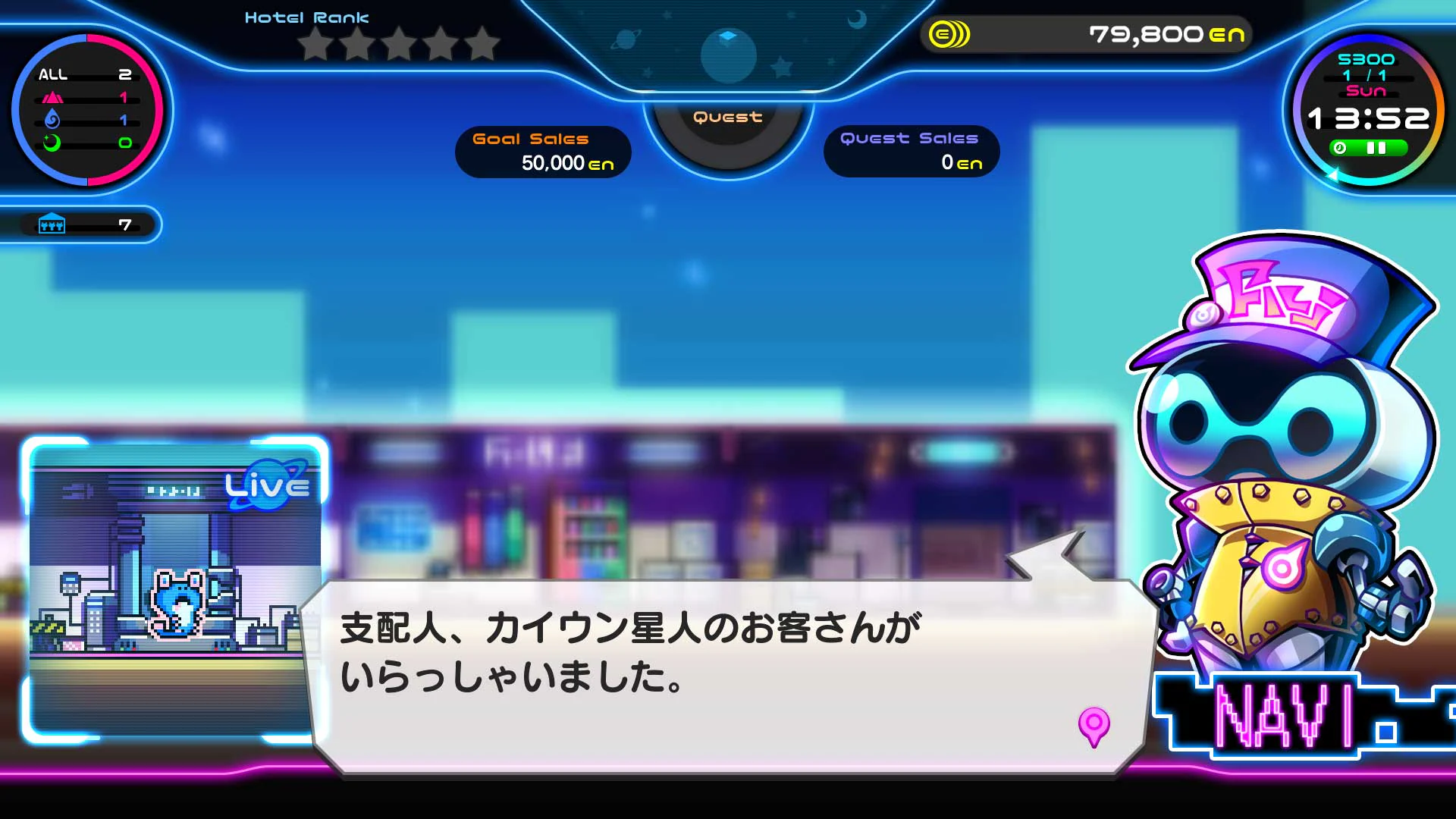This screenshot has width=1456, height=819.
Task: Select the green crescent moon guest icon
Action: coord(51,143)
